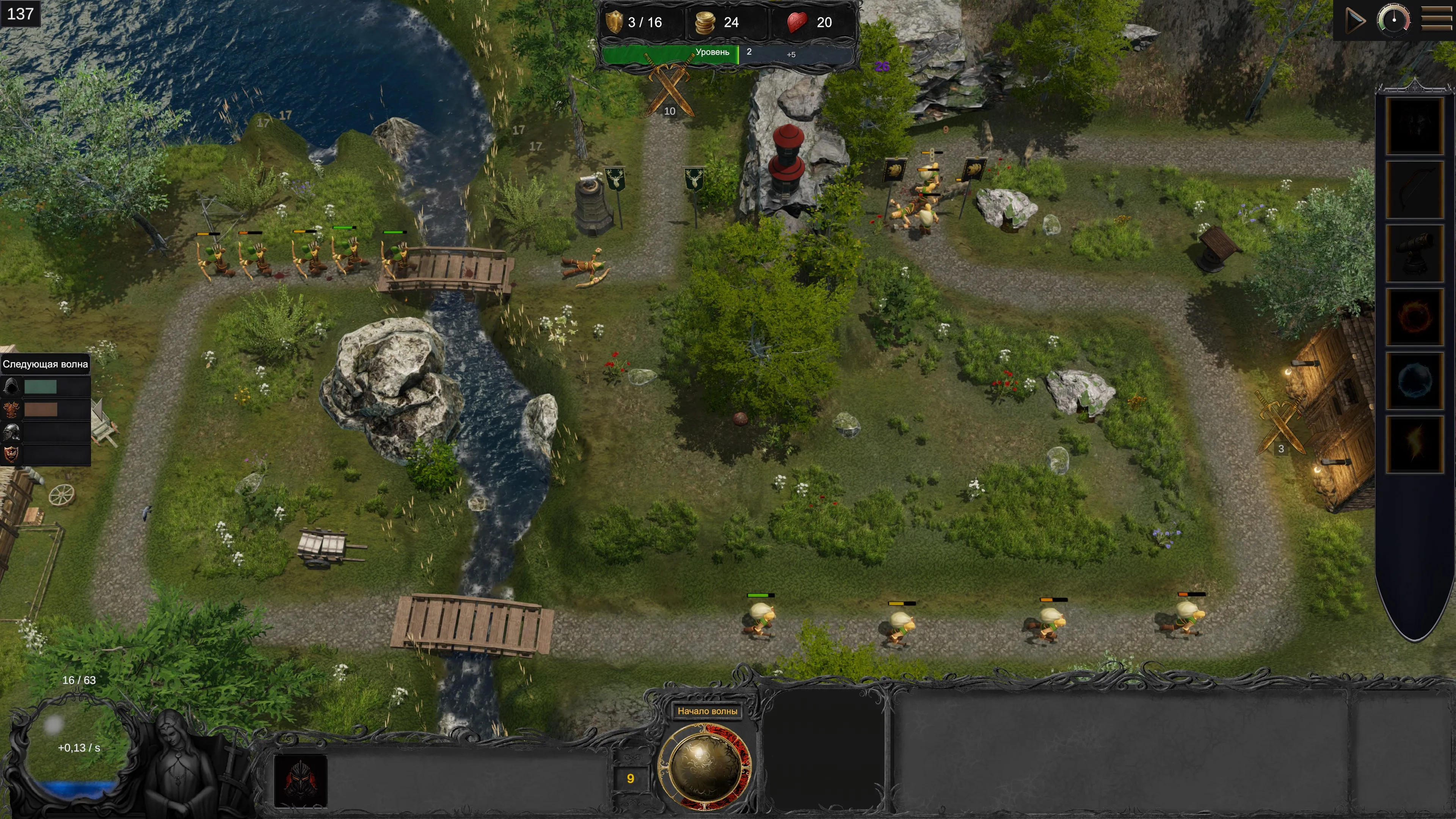Screen dimensions: 1456x819
Task: Cast the yellow lightning spark spell
Action: (1415, 444)
